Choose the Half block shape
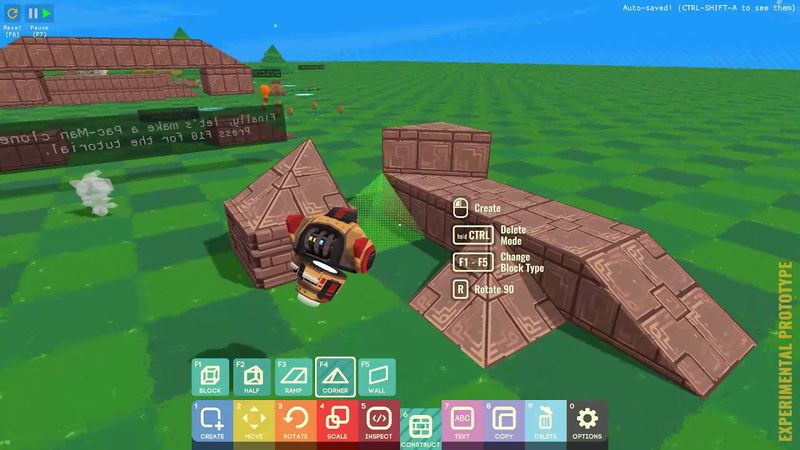800x450 pixels. pos(252,378)
